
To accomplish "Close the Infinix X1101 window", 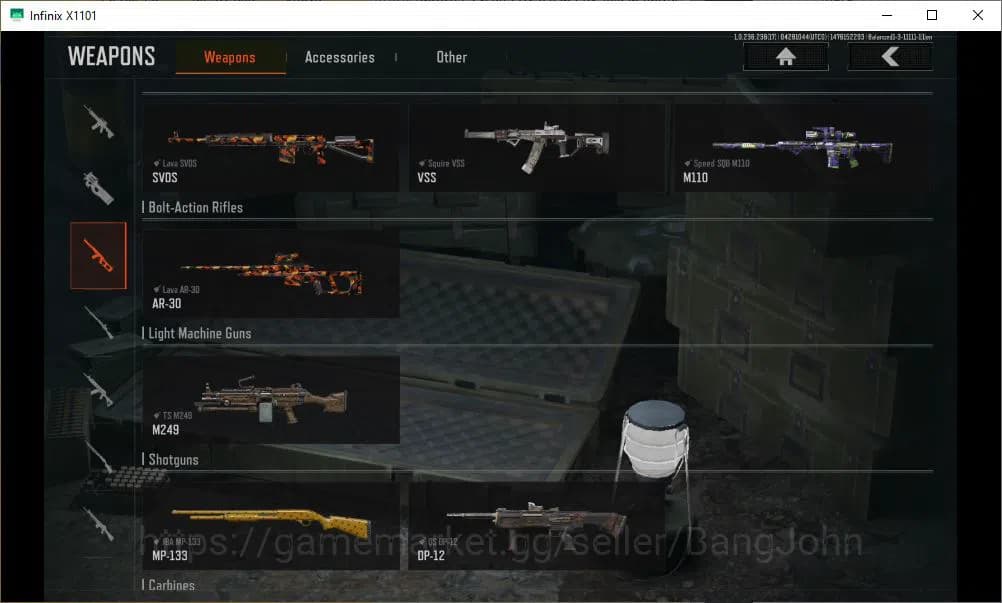I will pos(978,15).
